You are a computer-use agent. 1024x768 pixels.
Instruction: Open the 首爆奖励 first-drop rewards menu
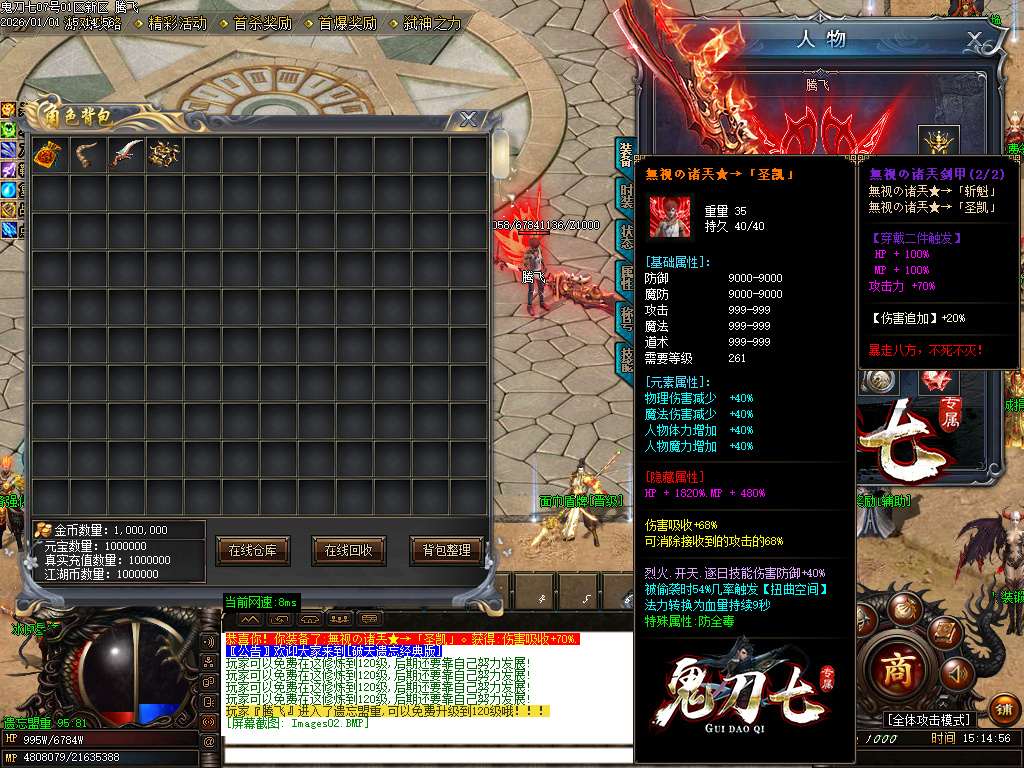click(x=347, y=23)
